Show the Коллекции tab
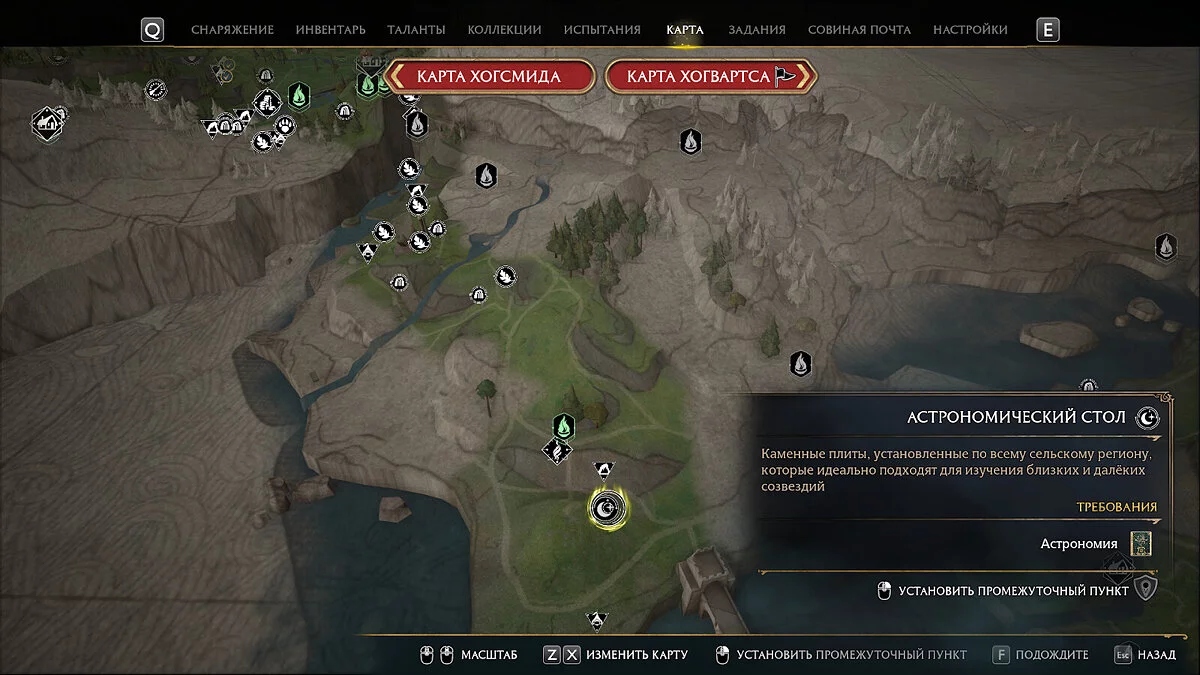 pyautogui.click(x=504, y=30)
